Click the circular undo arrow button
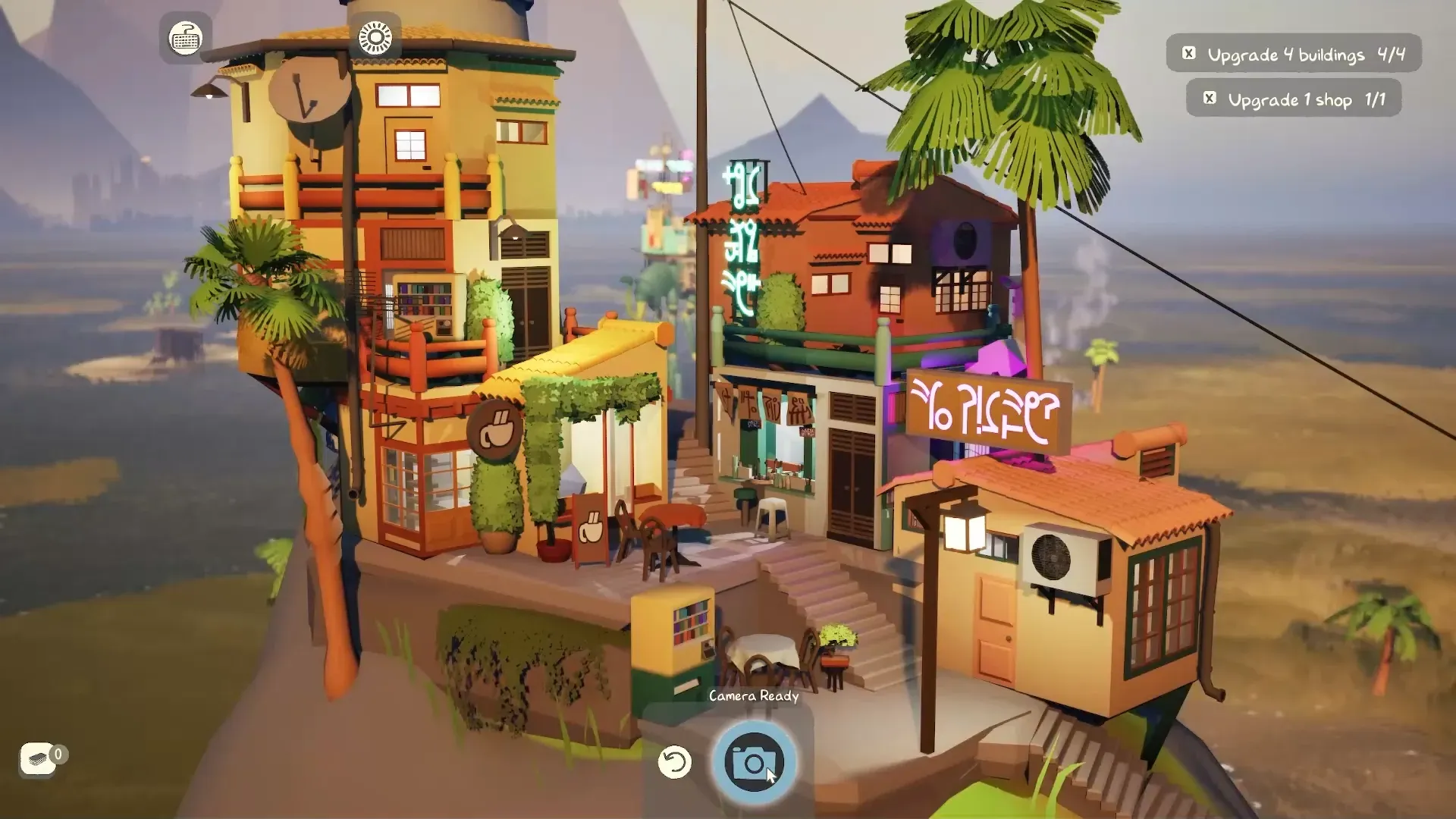1456x819 pixels. (674, 762)
